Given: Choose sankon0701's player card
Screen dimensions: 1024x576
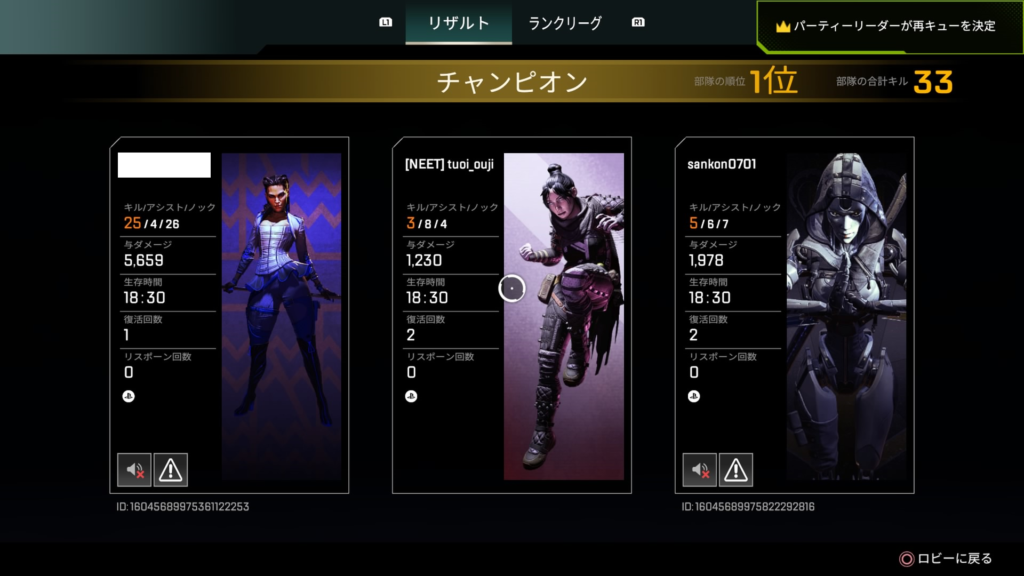Looking at the screenshot, I should [x=794, y=315].
